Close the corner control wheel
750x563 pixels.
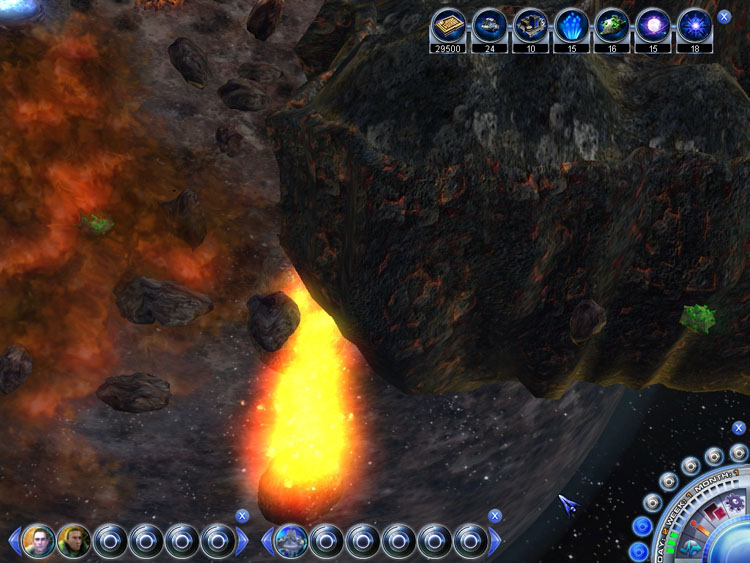point(738,428)
